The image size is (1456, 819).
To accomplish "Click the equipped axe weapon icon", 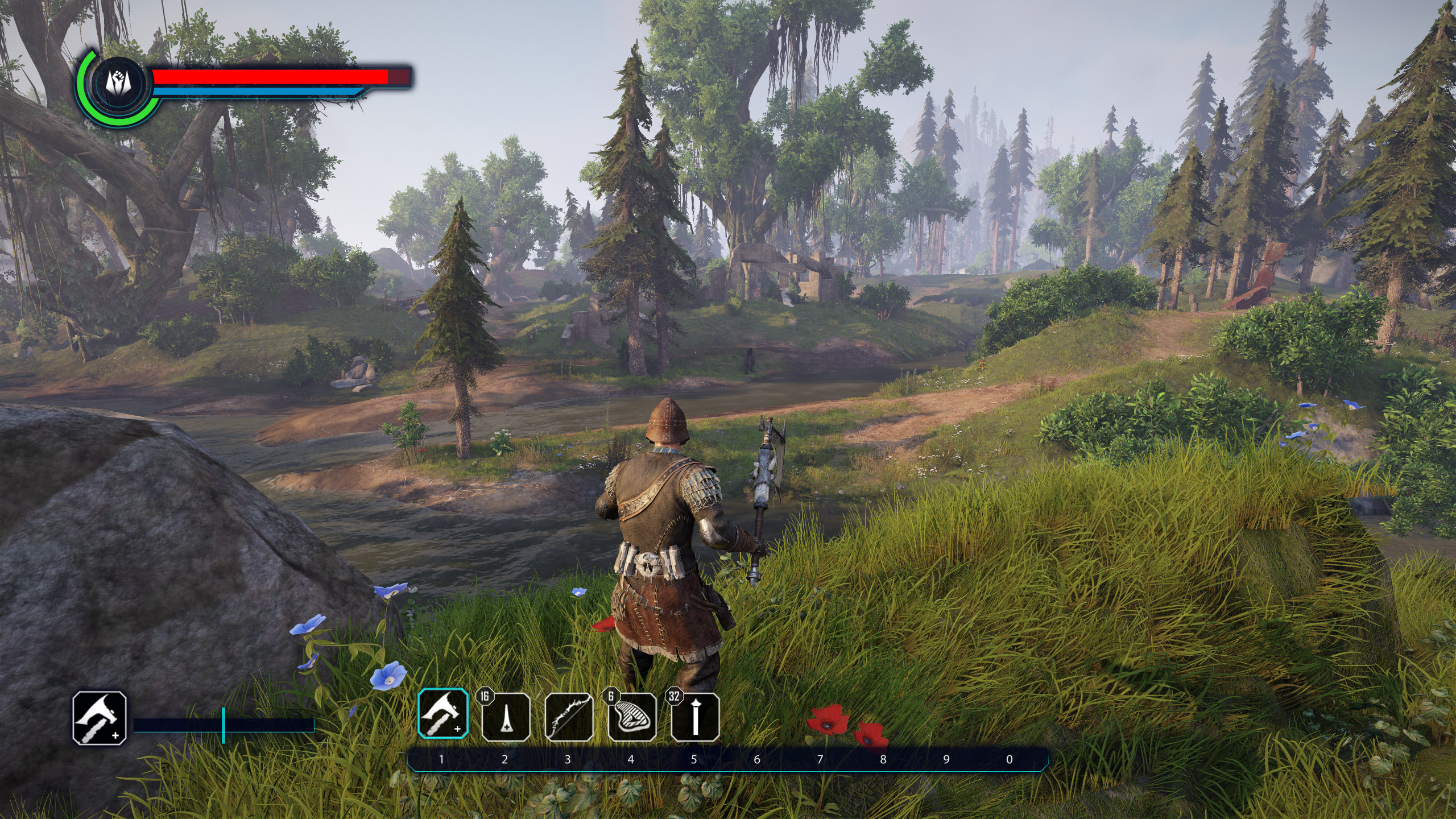I will pyautogui.click(x=100, y=718).
